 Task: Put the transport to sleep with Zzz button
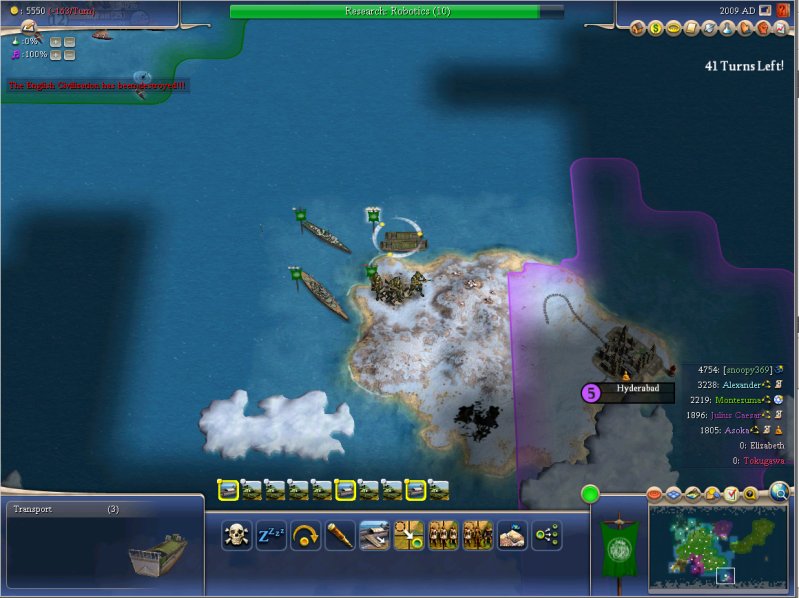pyautogui.click(x=270, y=535)
